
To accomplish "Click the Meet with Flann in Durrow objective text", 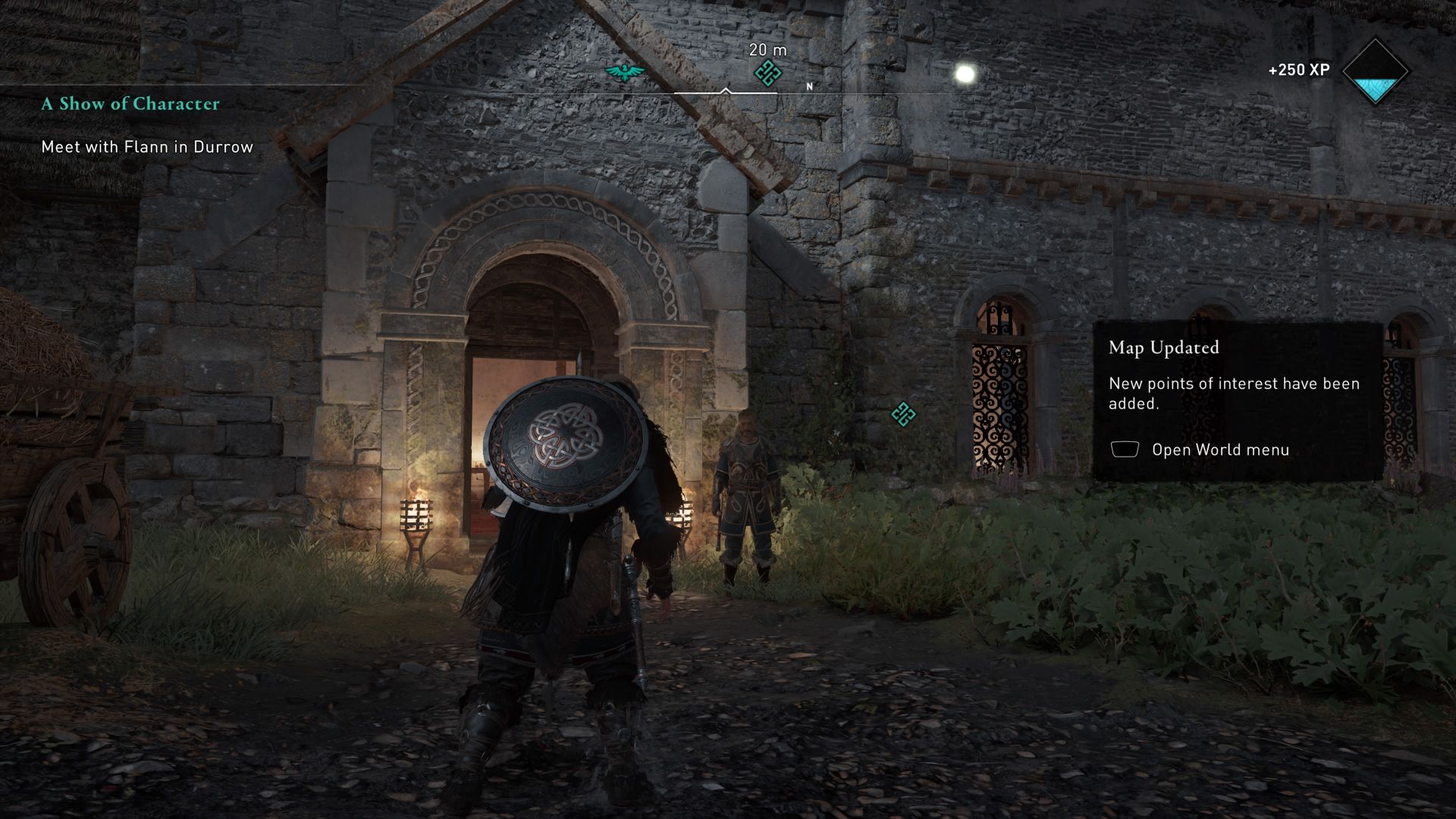I will click(x=147, y=148).
